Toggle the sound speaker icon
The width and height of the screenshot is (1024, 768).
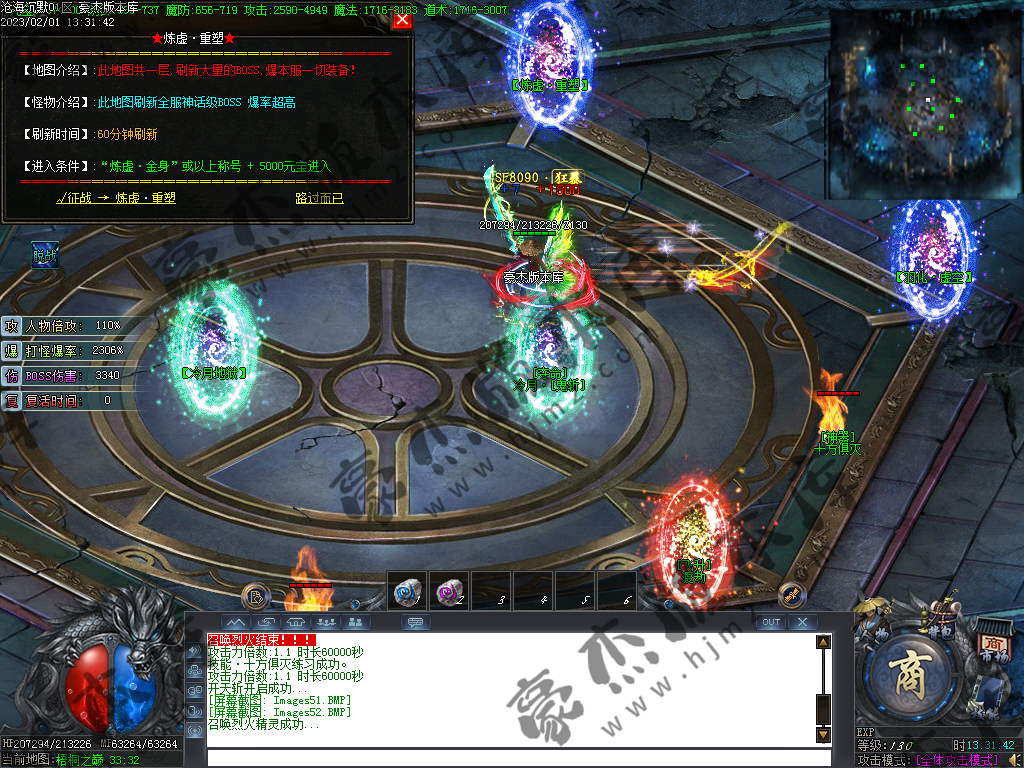click(x=1013, y=760)
